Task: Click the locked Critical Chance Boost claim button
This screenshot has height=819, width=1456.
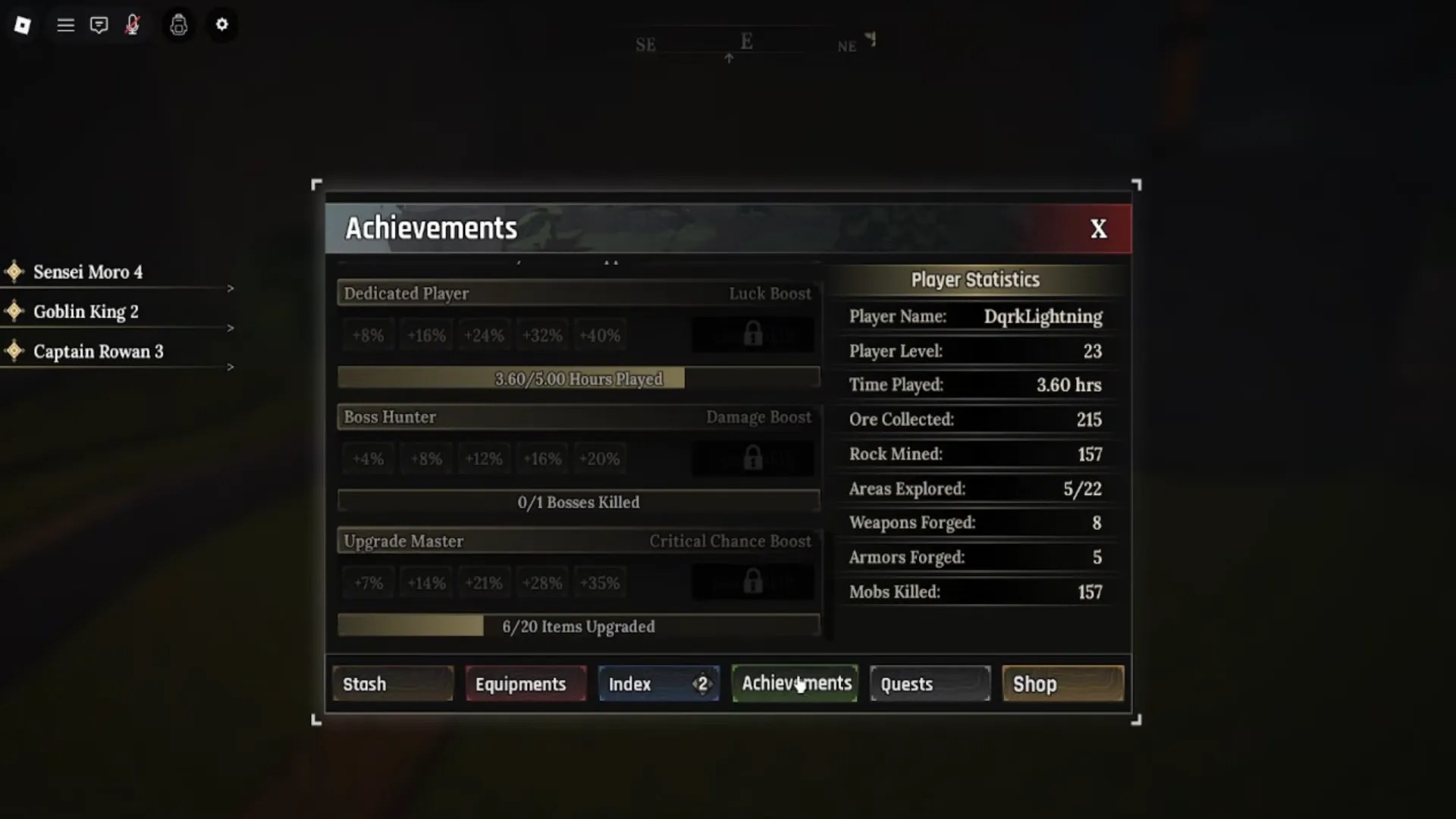Action: point(752,581)
